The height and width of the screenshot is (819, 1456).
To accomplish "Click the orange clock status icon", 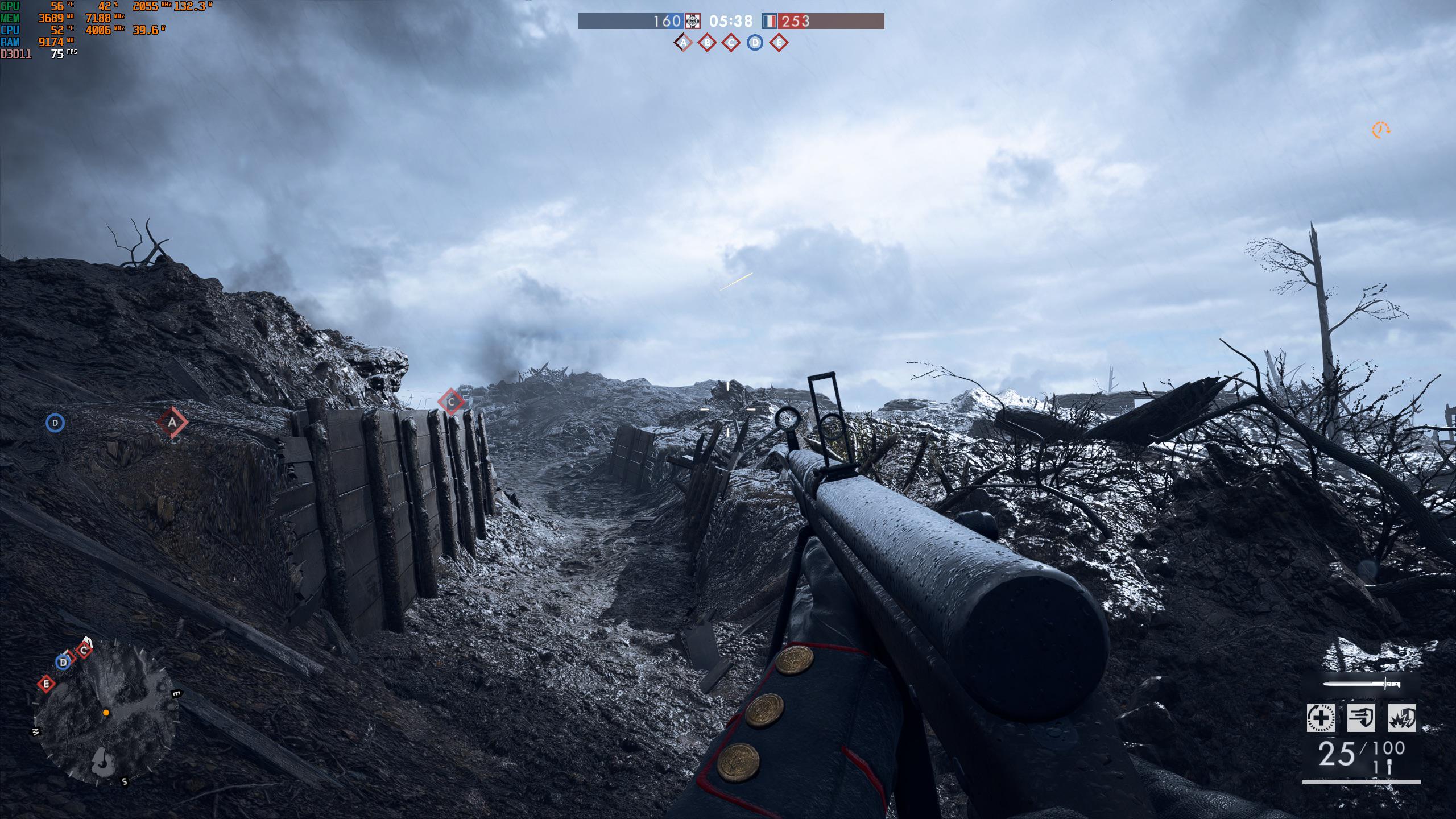I will coord(1380,130).
